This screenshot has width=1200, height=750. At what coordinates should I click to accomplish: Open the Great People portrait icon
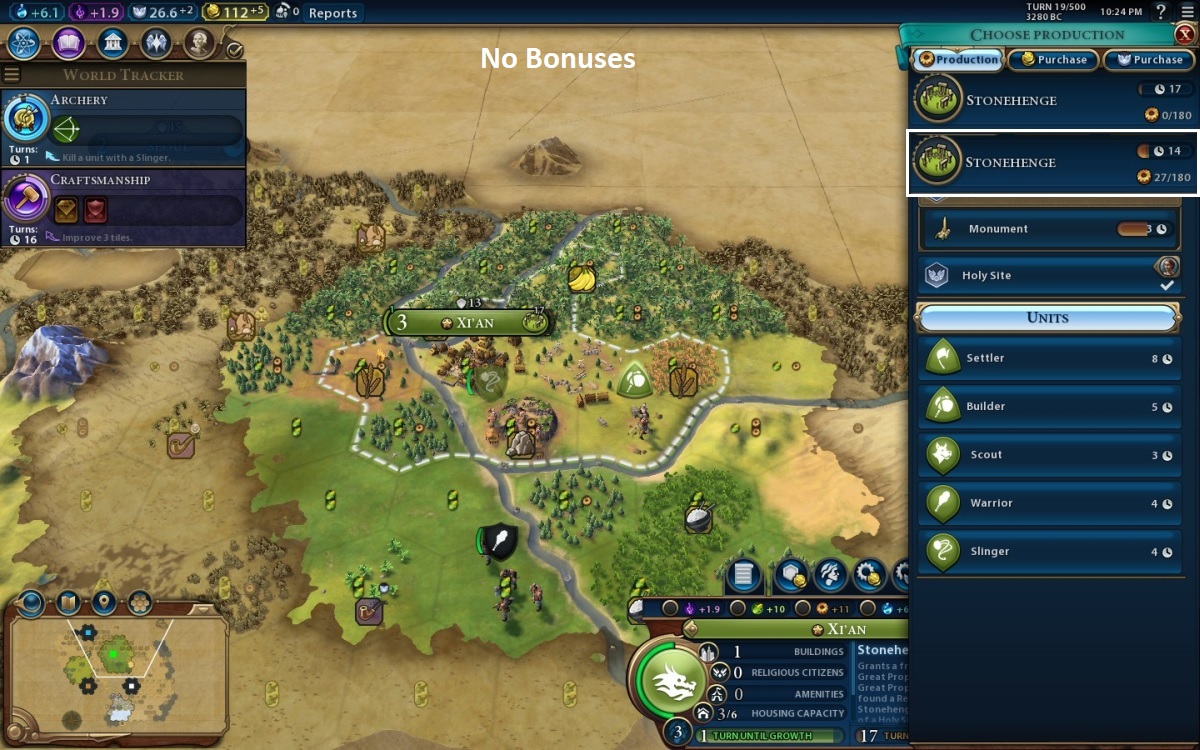point(199,44)
